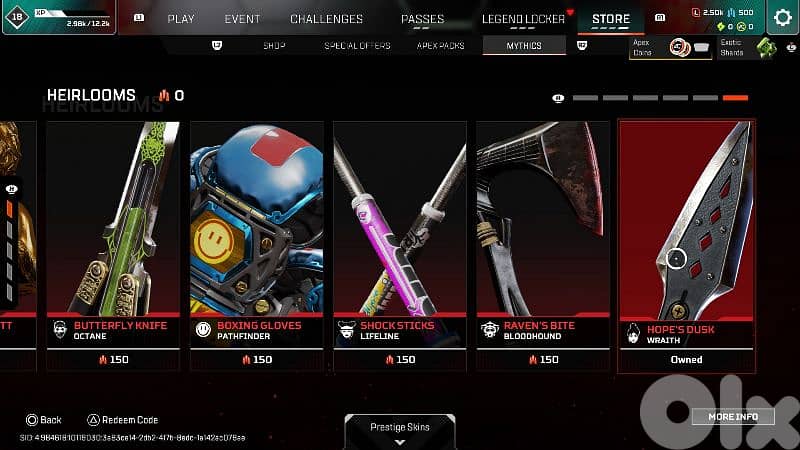
Task: Click the More Info button
Action: (733, 416)
